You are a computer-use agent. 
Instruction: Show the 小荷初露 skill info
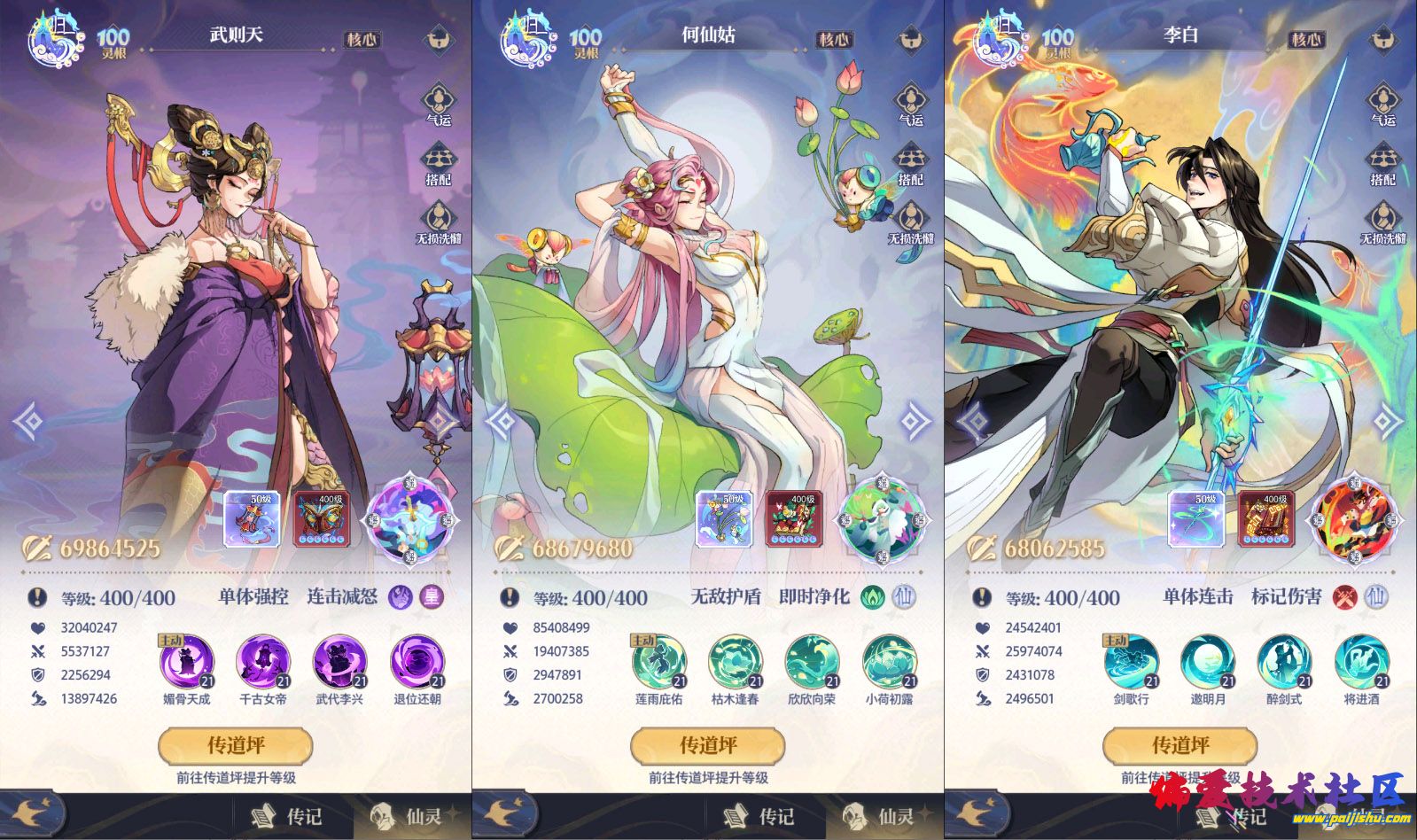pos(890,663)
